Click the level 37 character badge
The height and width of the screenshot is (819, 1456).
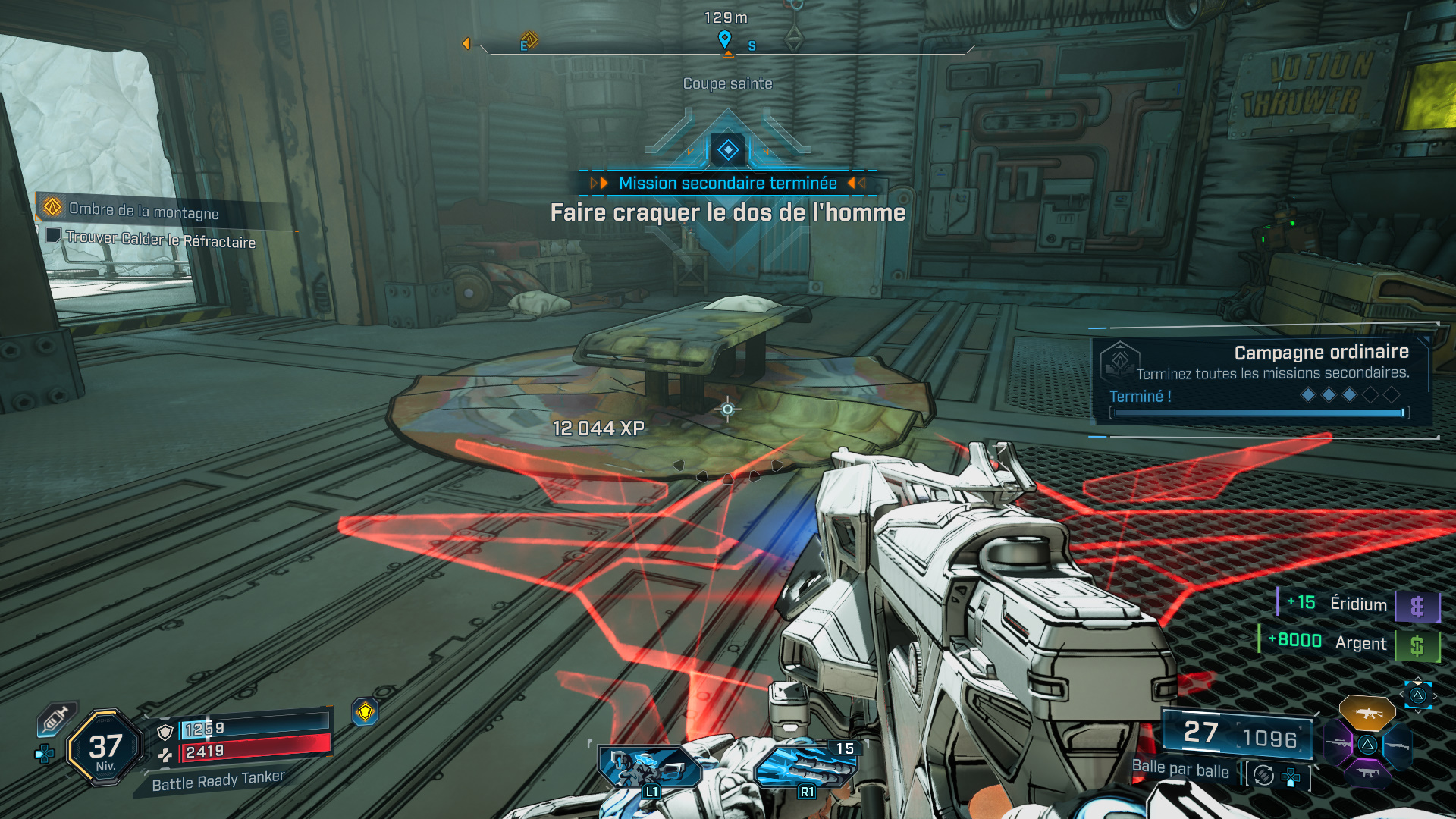105,748
